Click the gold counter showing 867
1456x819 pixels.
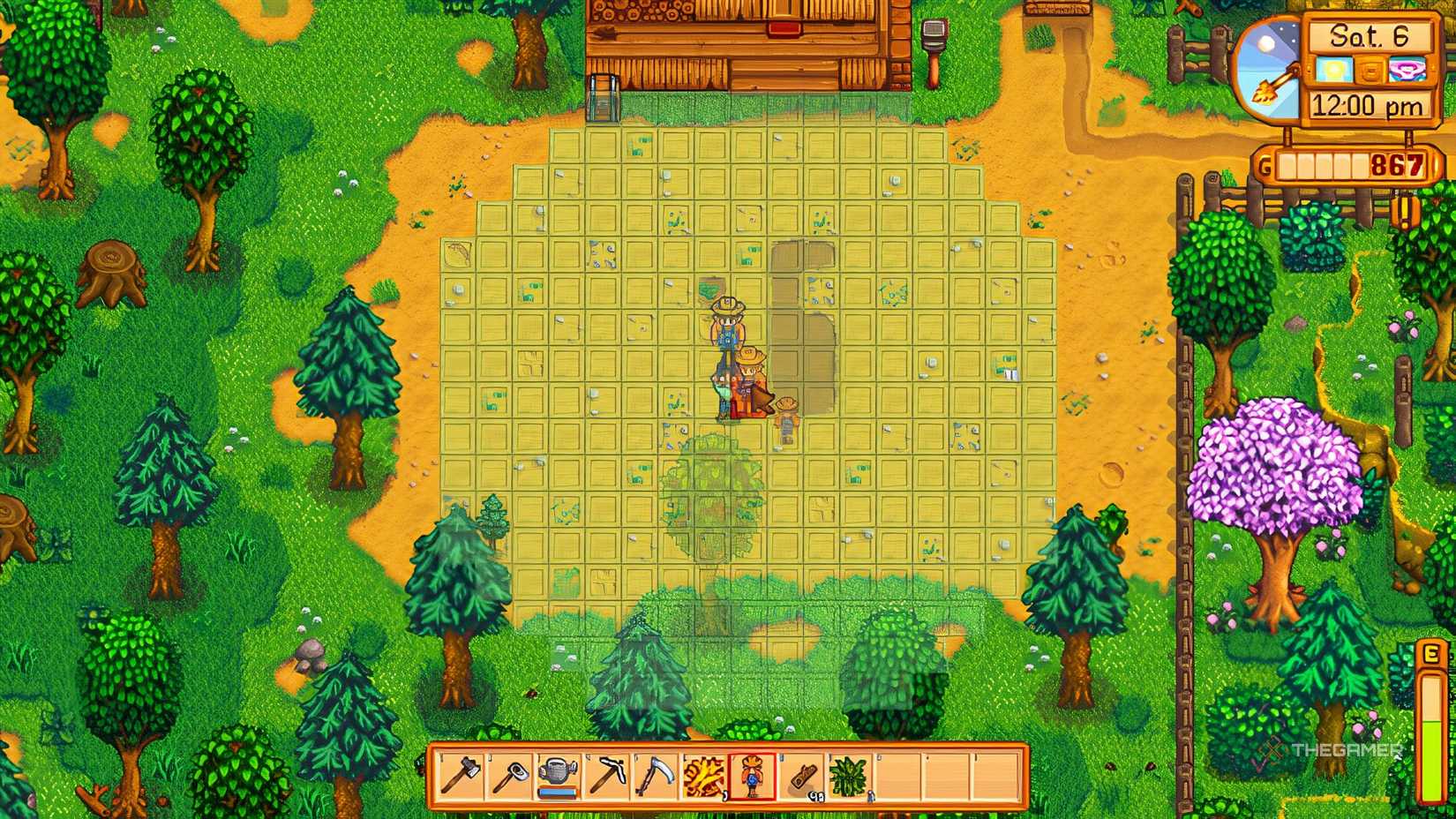pyautogui.click(x=1392, y=164)
